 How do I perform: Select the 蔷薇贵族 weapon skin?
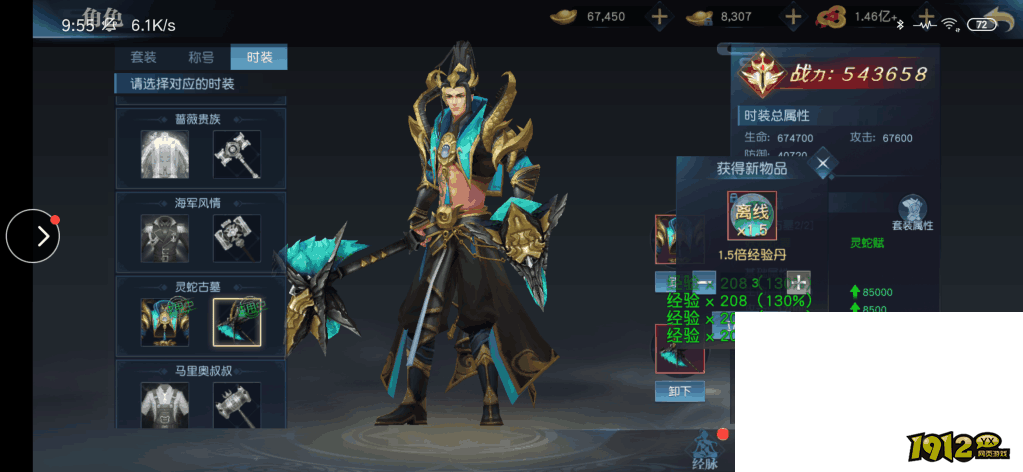(237, 155)
